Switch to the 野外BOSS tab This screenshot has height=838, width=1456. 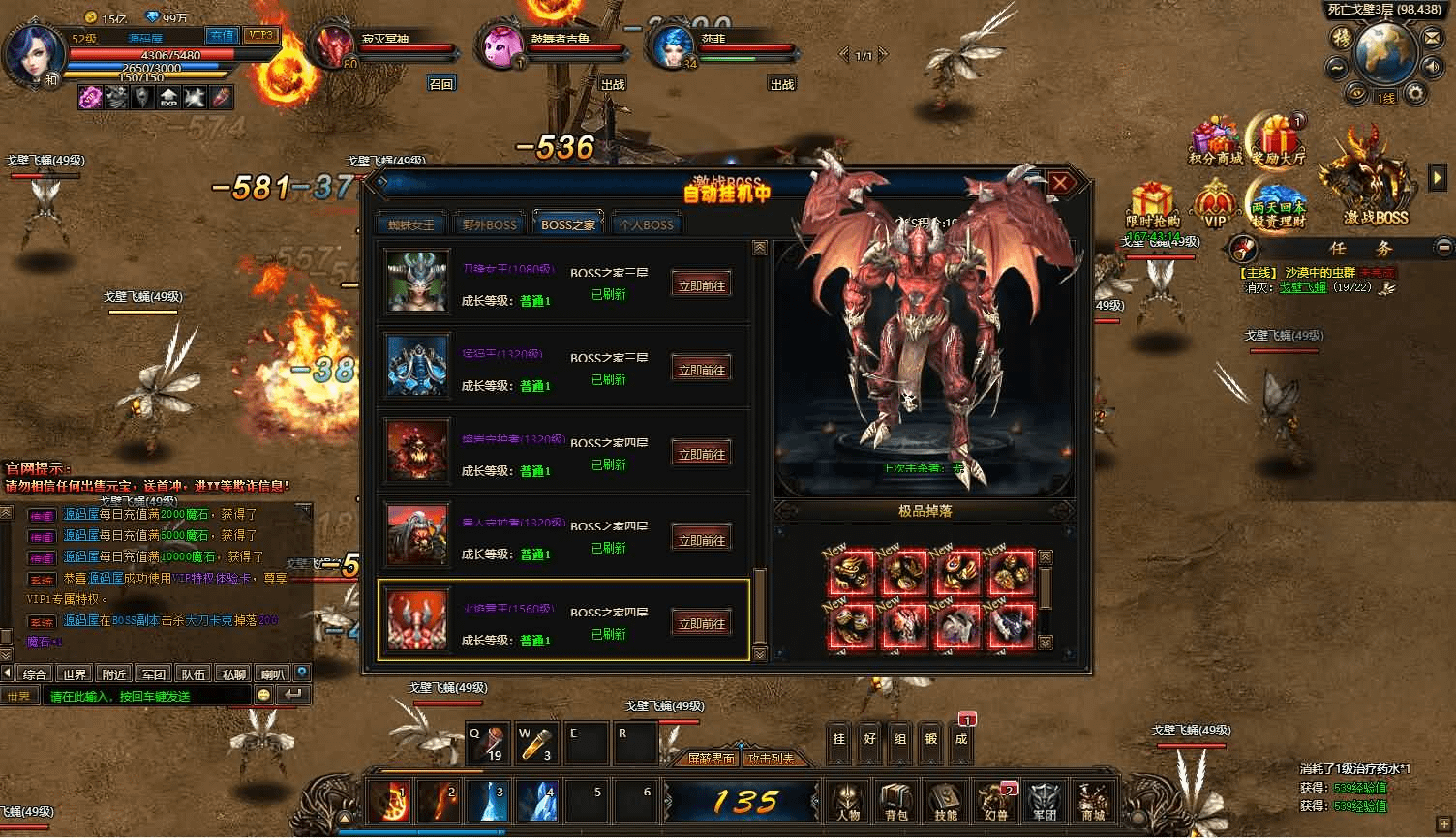pos(489,224)
